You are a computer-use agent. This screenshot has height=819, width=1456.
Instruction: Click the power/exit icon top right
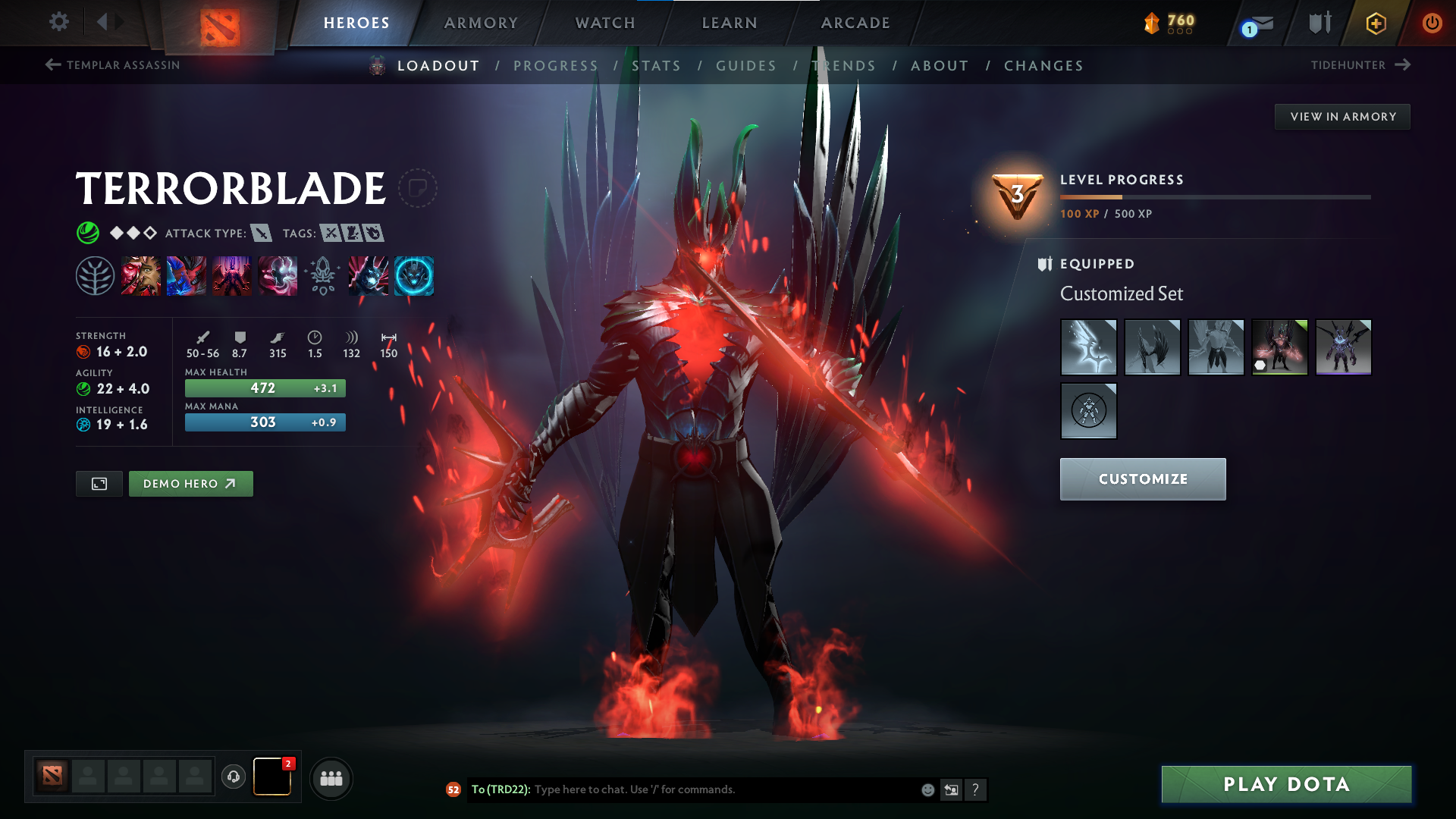pyautogui.click(x=1433, y=23)
